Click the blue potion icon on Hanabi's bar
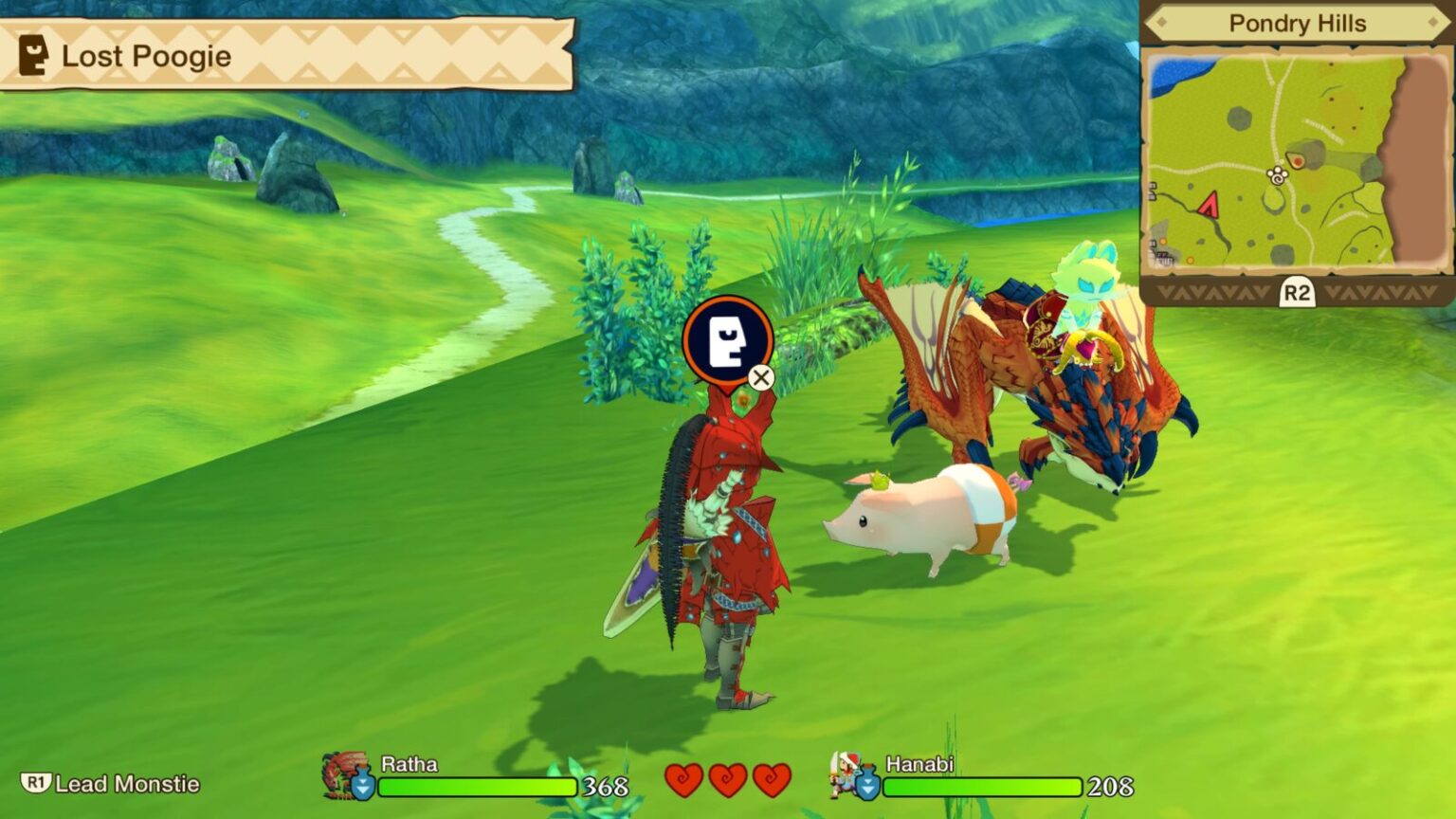This screenshot has height=819, width=1456. (869, 785)
